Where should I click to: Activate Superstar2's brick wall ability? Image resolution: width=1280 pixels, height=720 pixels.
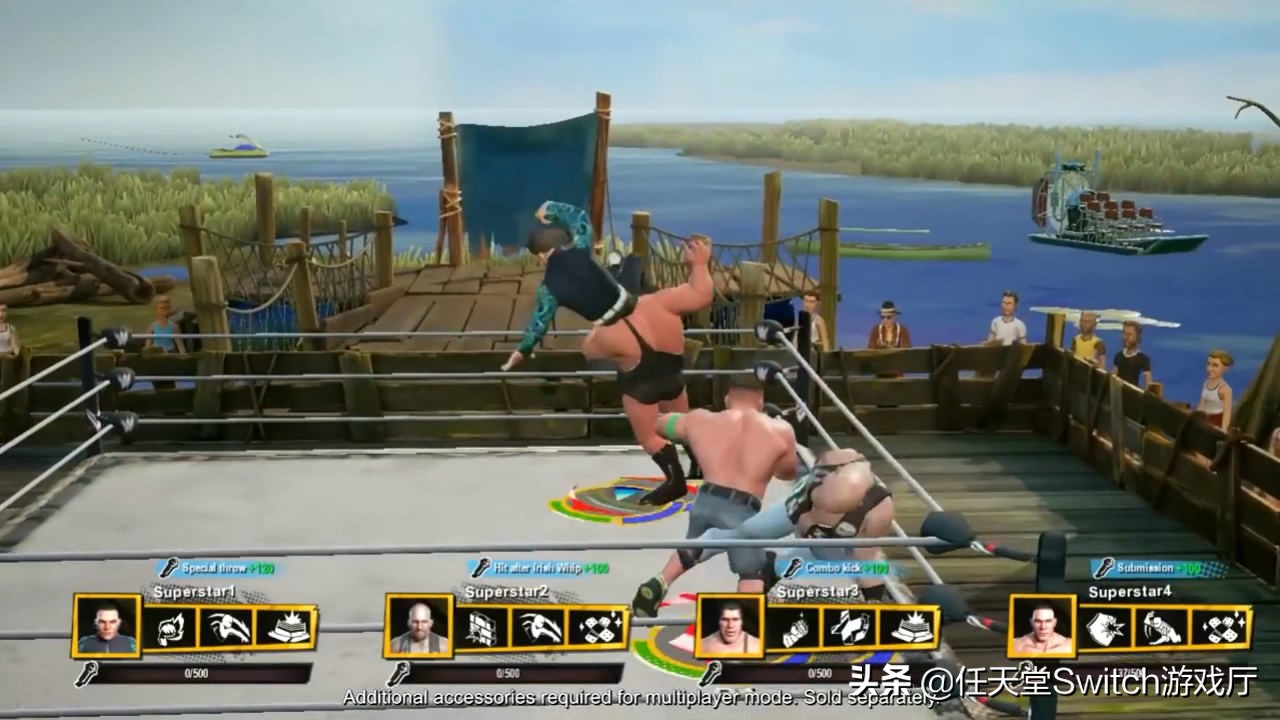[x=481, y=627]
